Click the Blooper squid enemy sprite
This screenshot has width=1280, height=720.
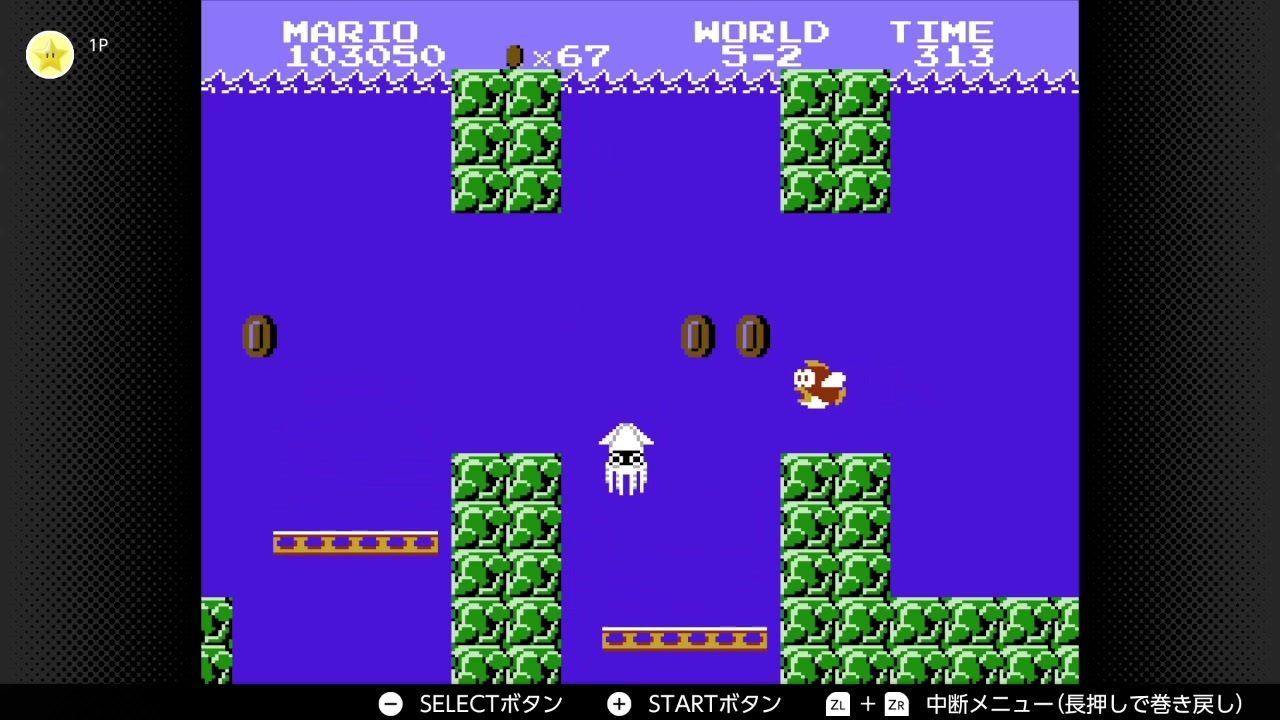pyautogui.click(x=627, y=460)
